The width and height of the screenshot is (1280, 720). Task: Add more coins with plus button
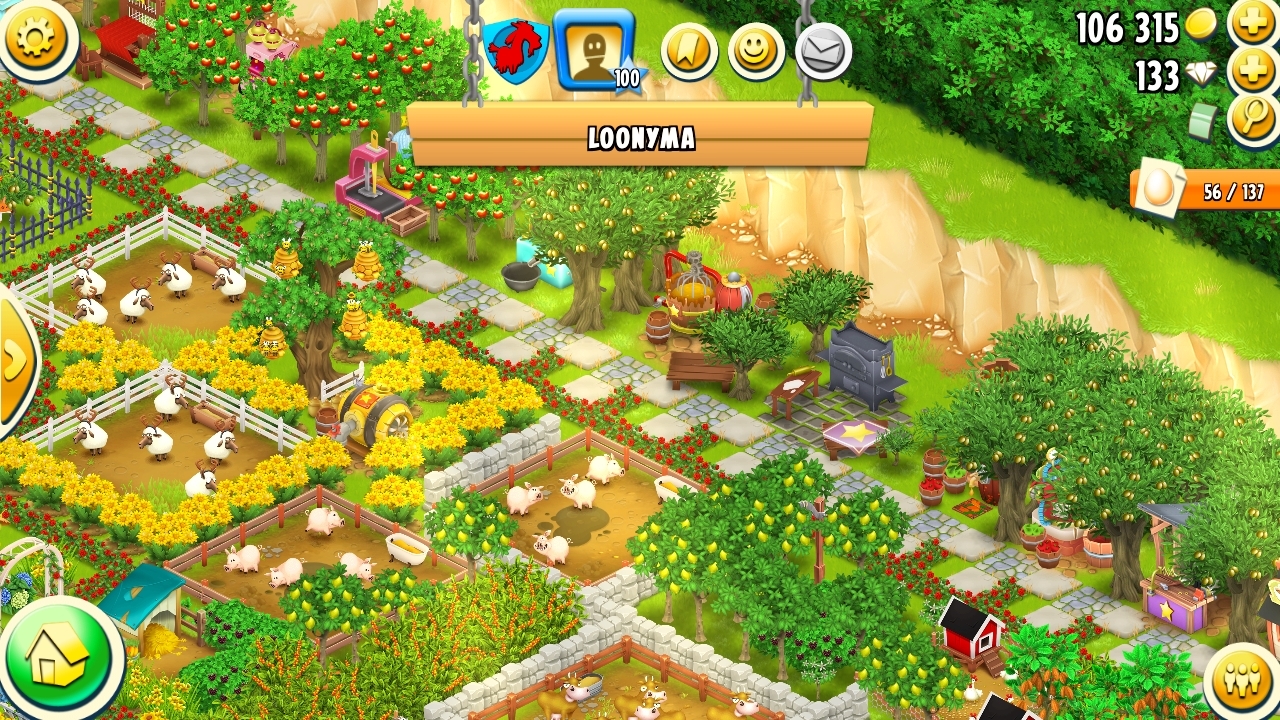(1253, 22)
